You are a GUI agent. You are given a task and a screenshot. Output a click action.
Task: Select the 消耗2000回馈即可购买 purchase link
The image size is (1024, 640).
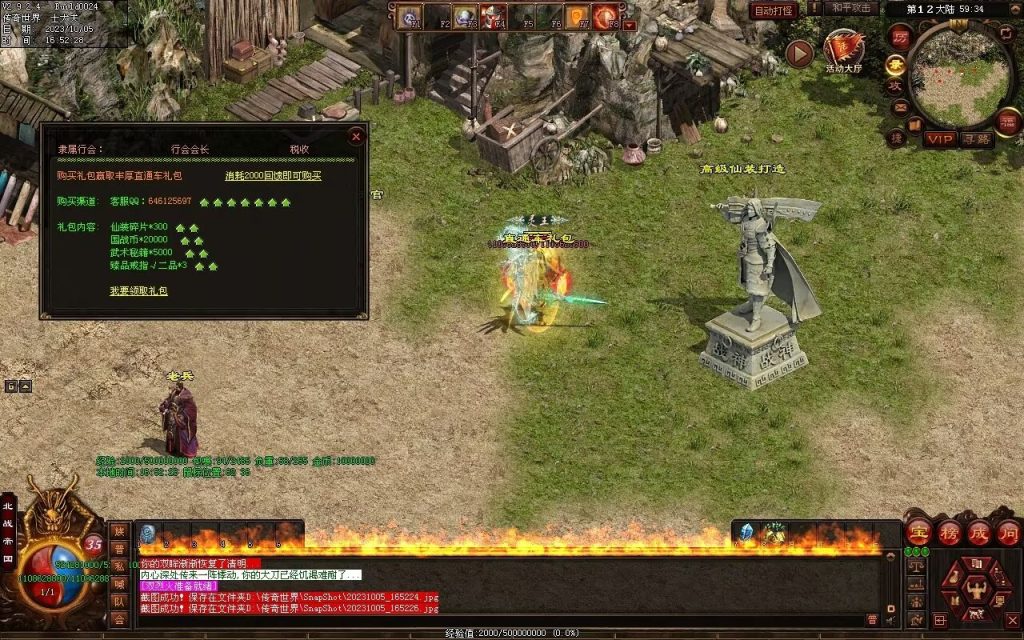273,175
